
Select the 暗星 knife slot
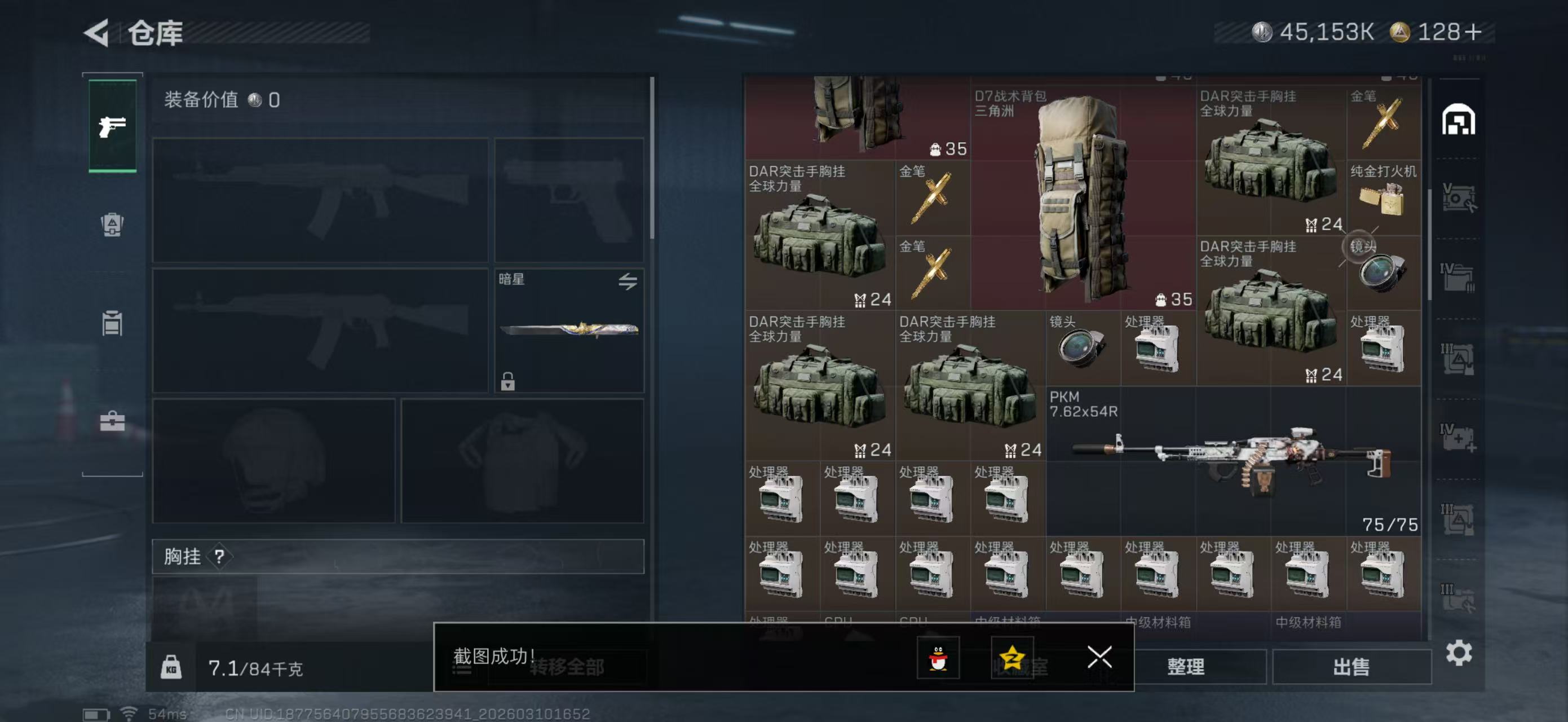(x=568, y=330)
